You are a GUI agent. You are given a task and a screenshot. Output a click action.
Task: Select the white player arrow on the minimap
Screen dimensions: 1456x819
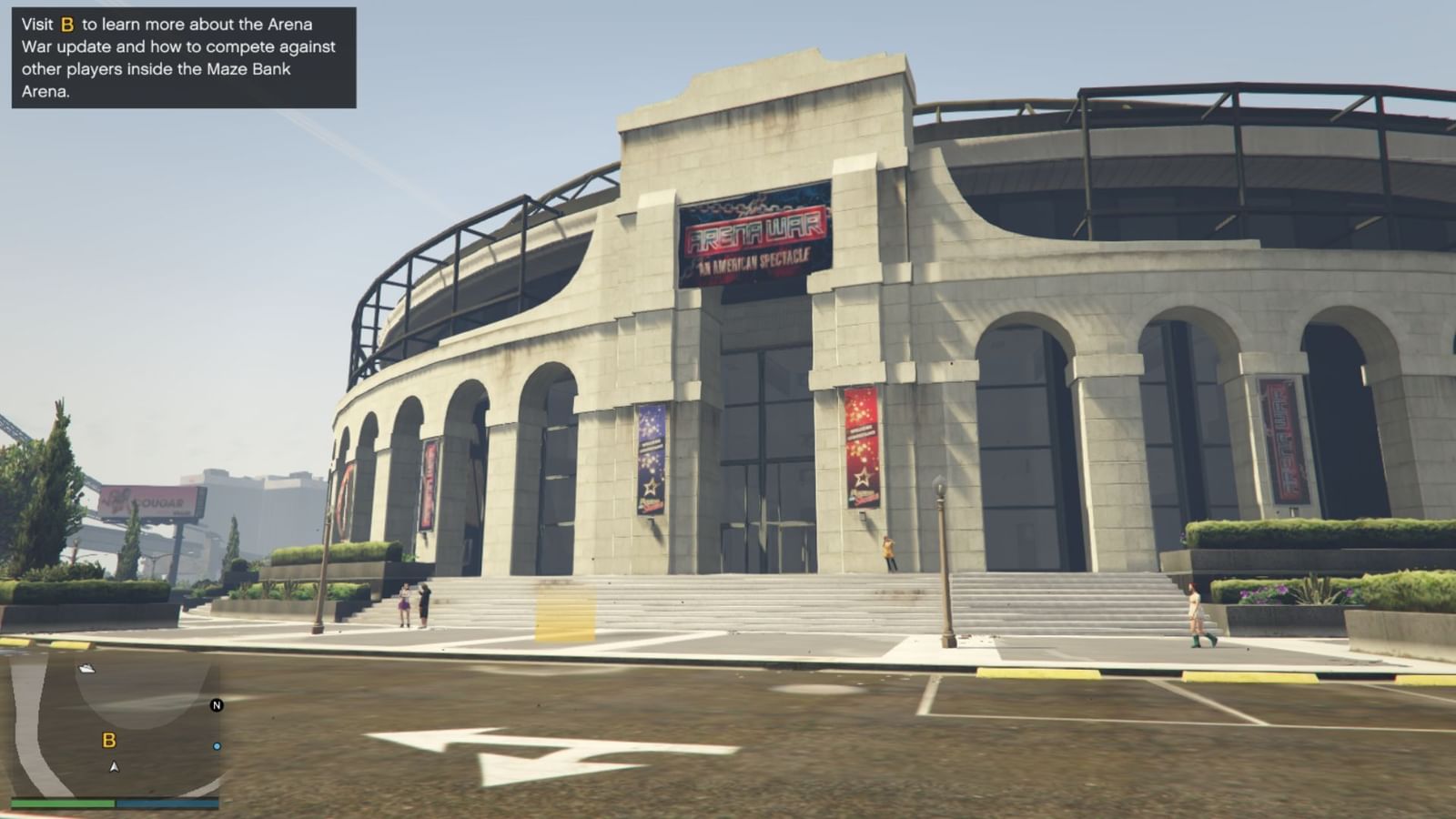[x=113, y=765]
